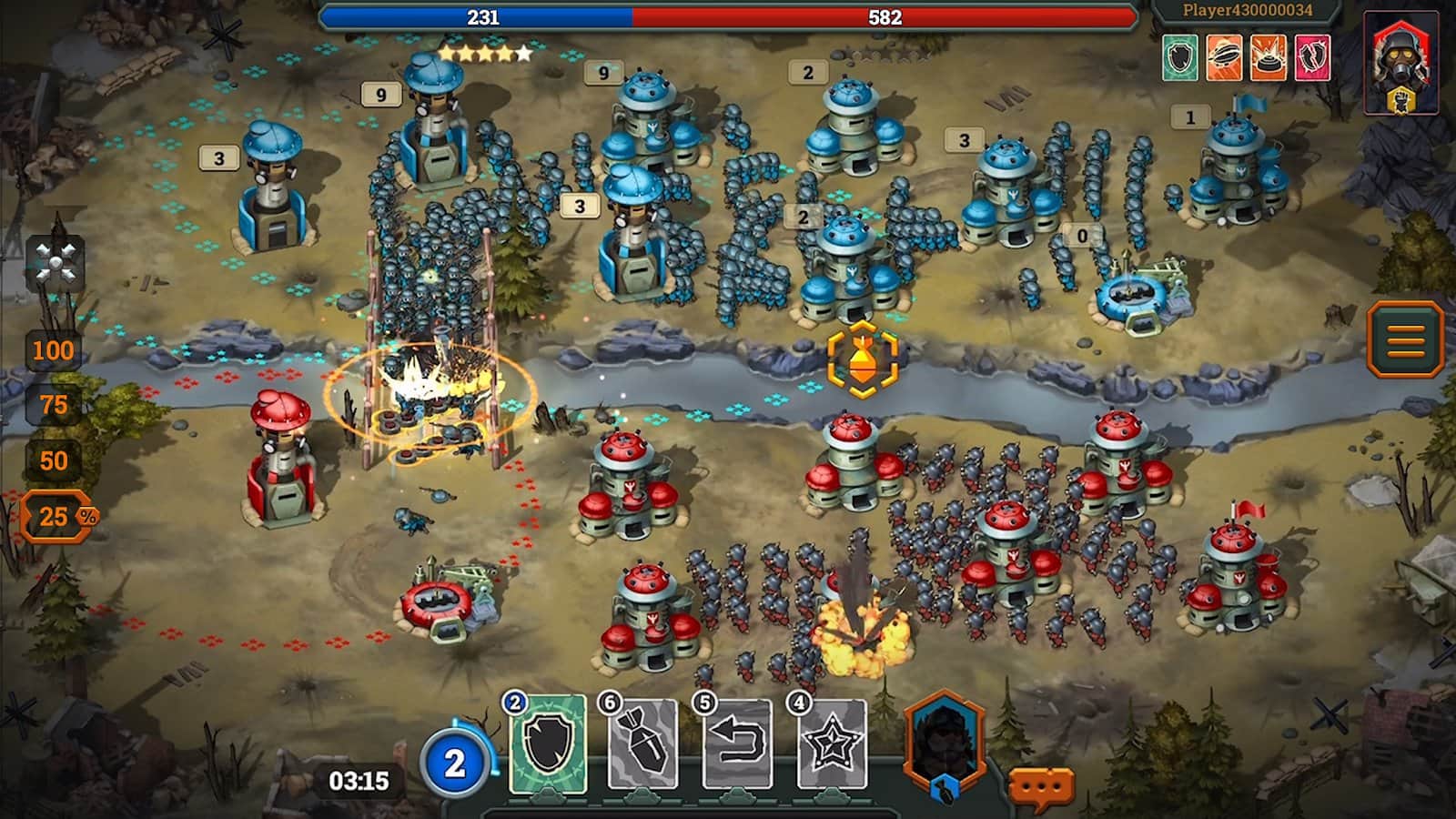
Task: Pick the return arrow card
Action: point(738,743)
